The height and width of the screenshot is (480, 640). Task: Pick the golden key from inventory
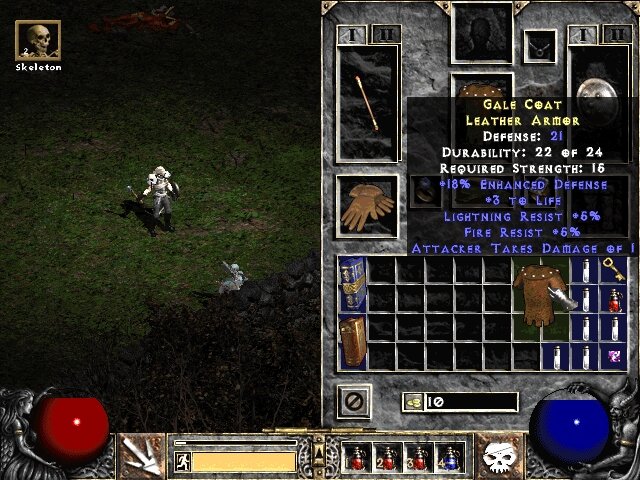tap(613, 269)
